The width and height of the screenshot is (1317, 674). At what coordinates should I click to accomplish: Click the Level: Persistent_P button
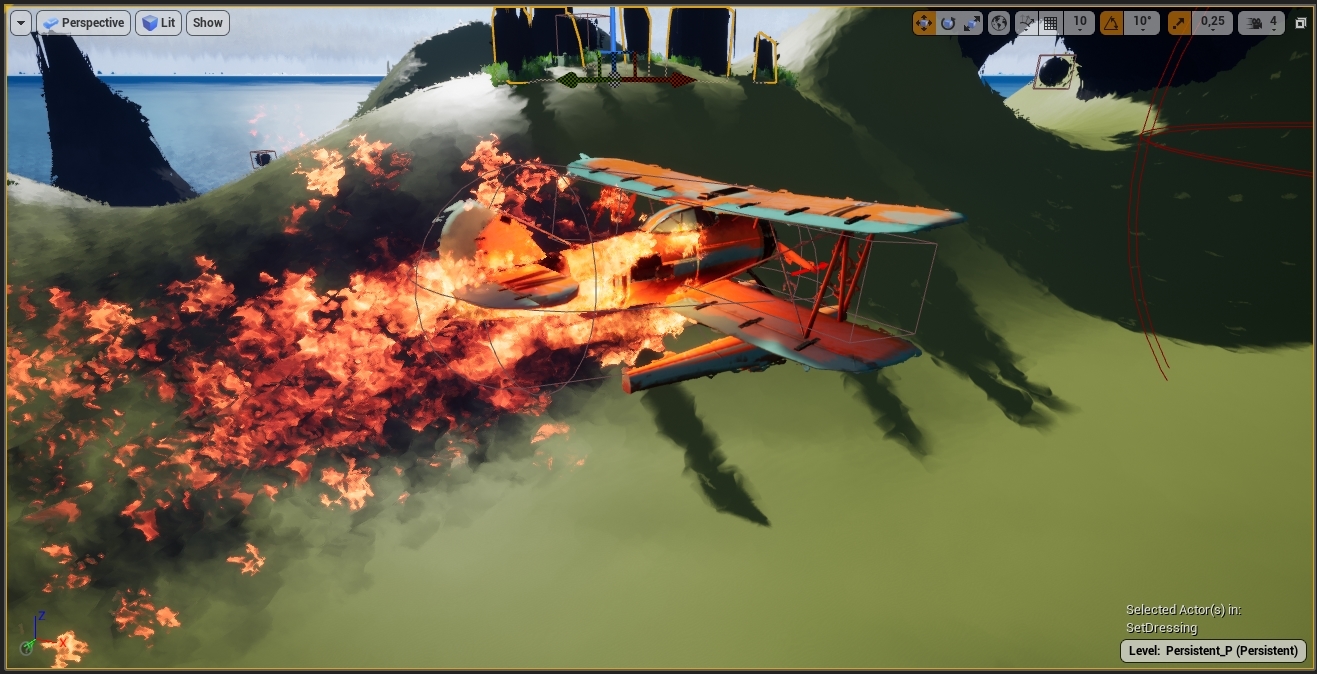1212,651
